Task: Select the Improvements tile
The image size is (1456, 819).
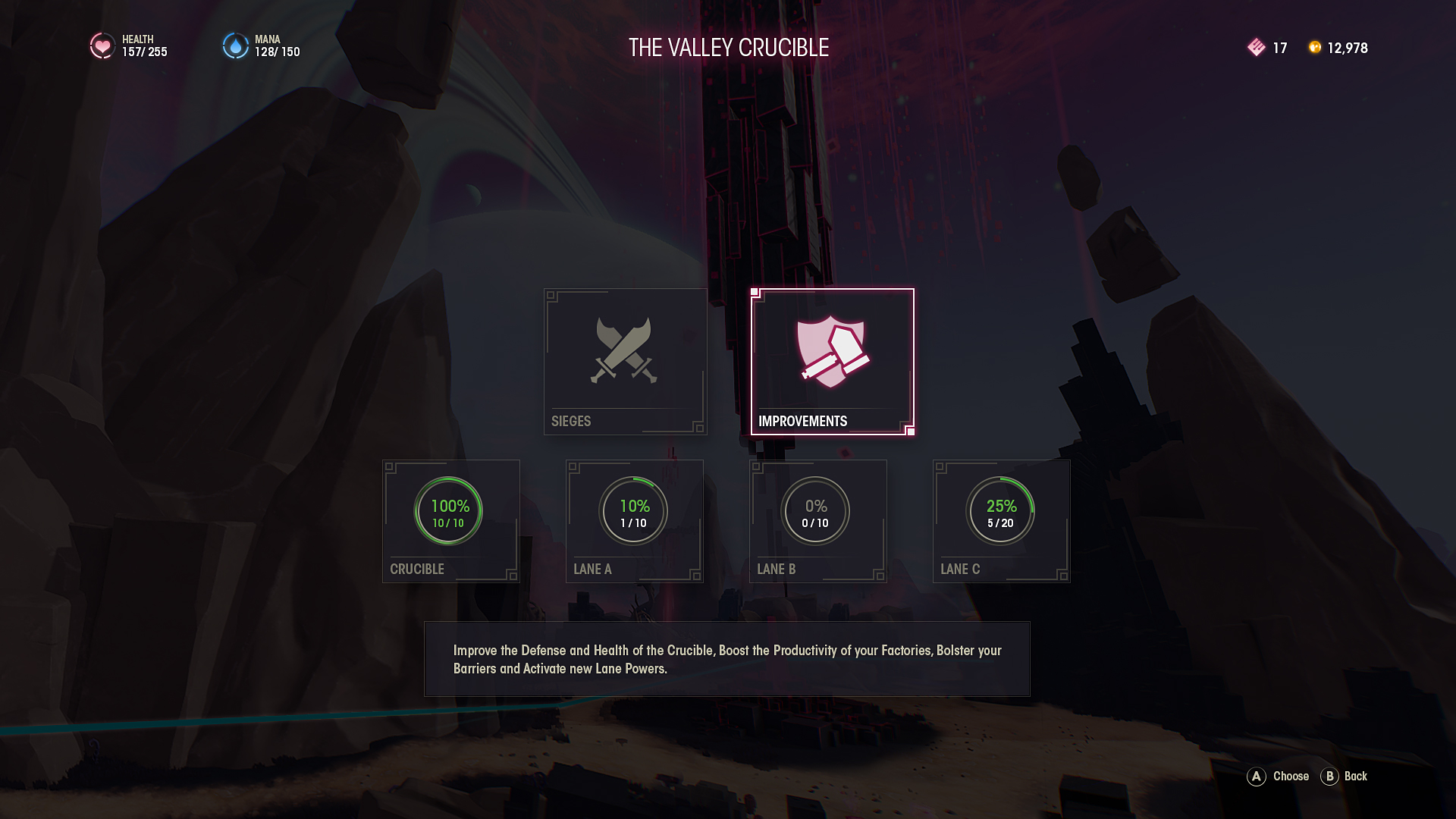Action: pyautogui.click(x=832, y=361)
